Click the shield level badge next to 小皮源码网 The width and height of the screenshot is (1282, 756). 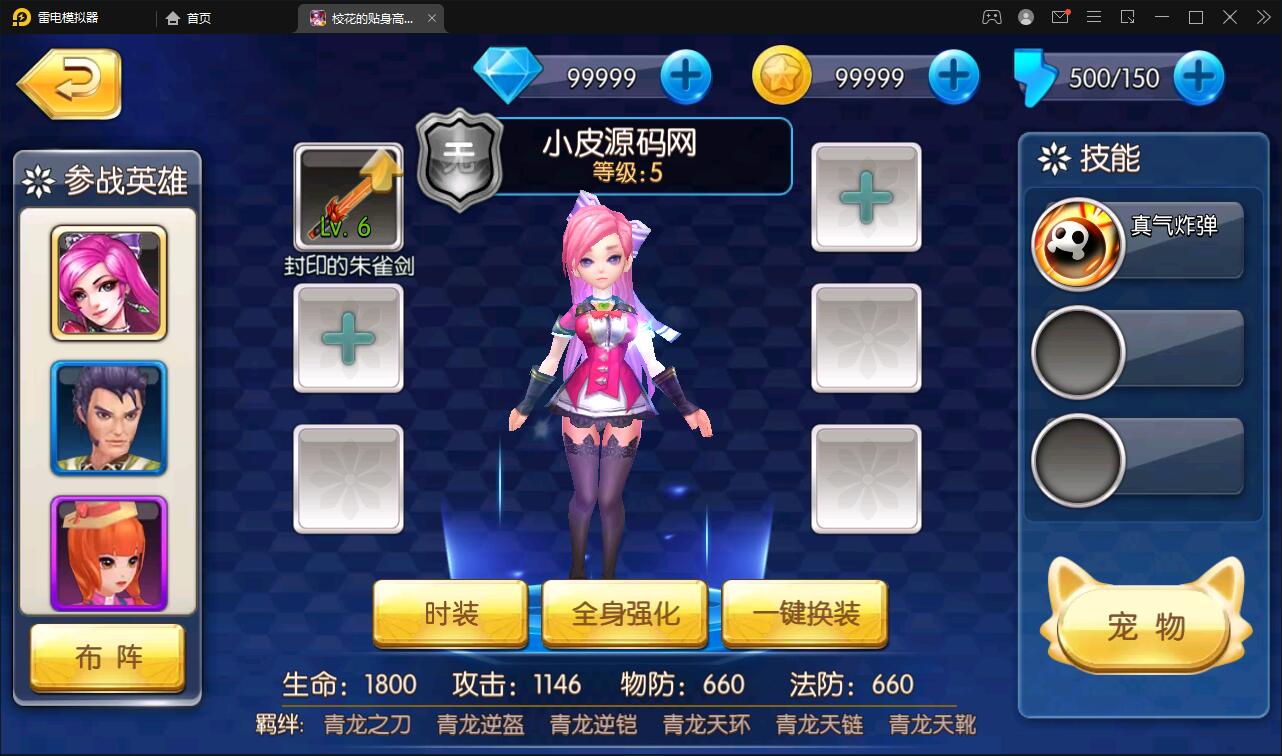pos(459,158)
